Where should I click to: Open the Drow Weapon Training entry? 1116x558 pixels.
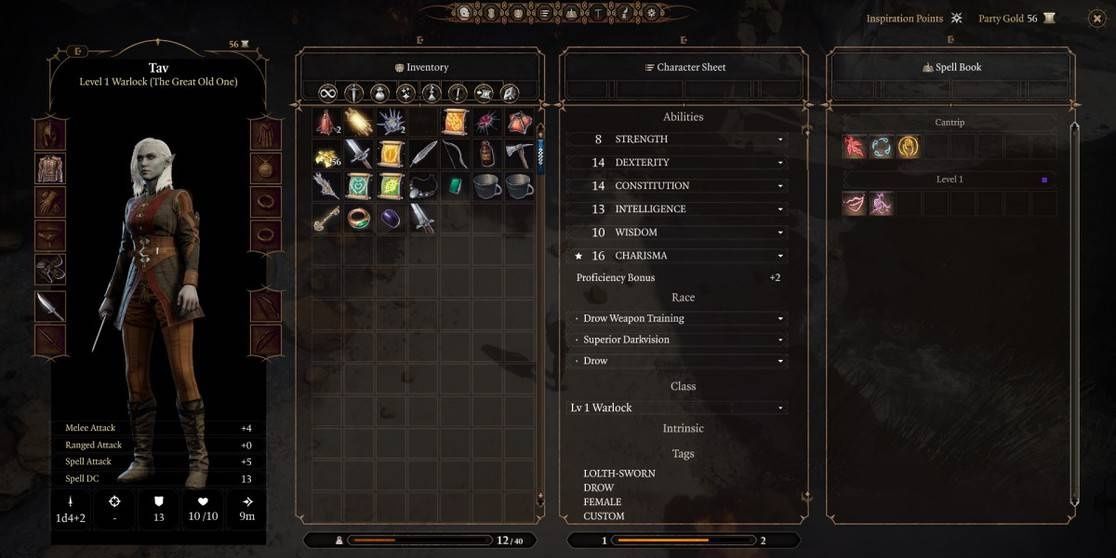pyautogui.click(x=781, y=319)
